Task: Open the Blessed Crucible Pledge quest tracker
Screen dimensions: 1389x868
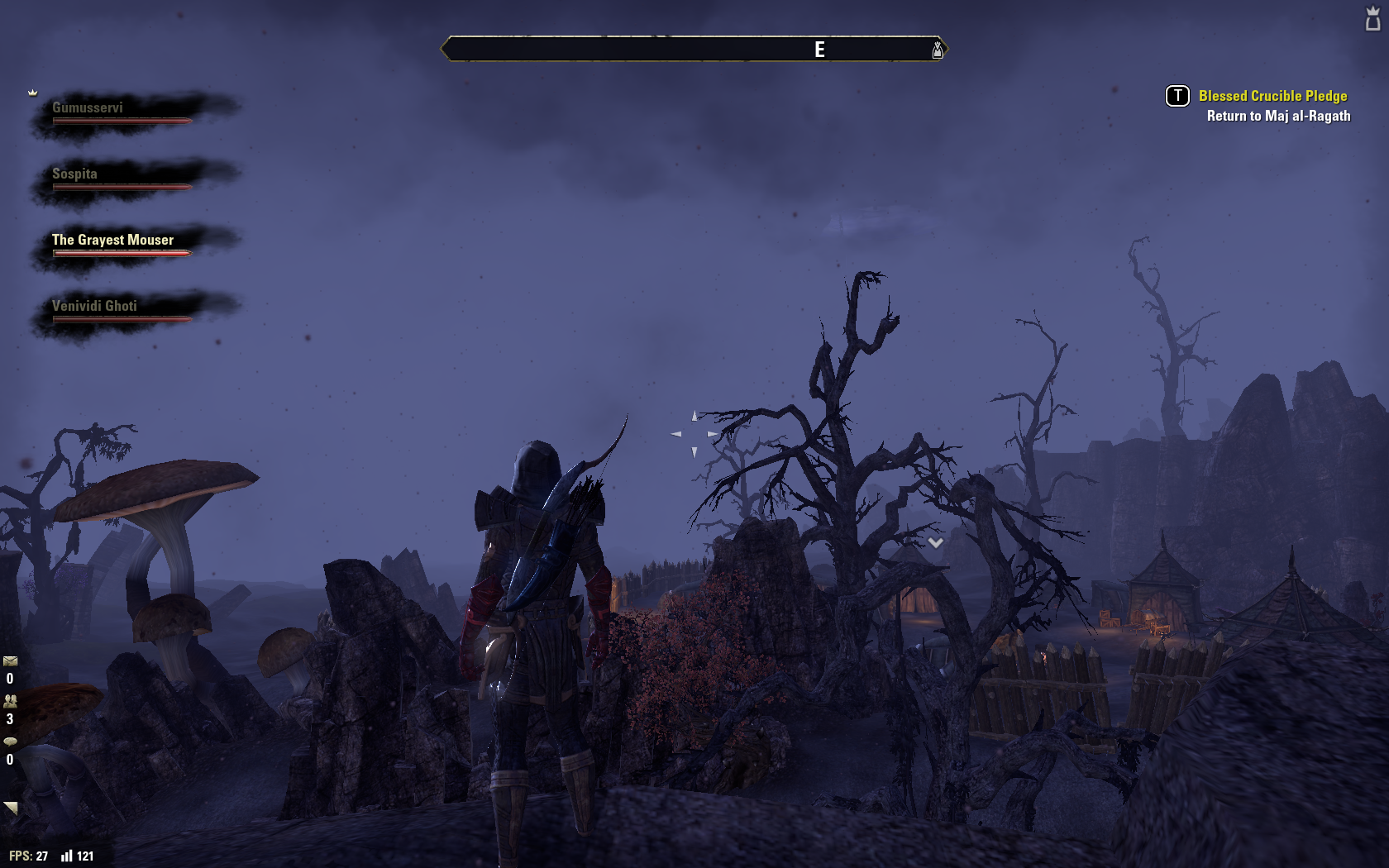Action: tap(1272, 96)
